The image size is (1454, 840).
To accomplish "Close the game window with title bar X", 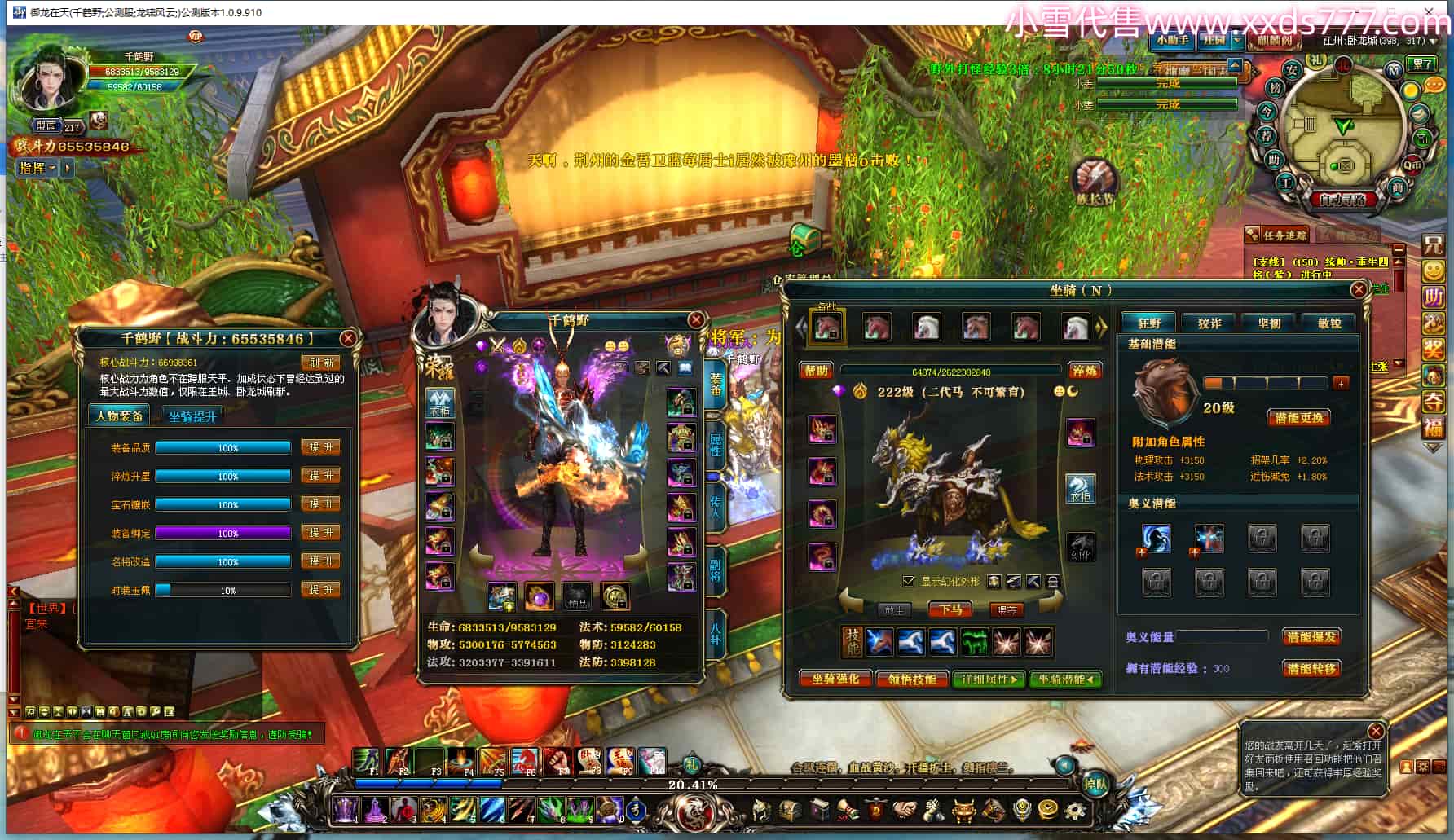I will tap(1430, 11).
